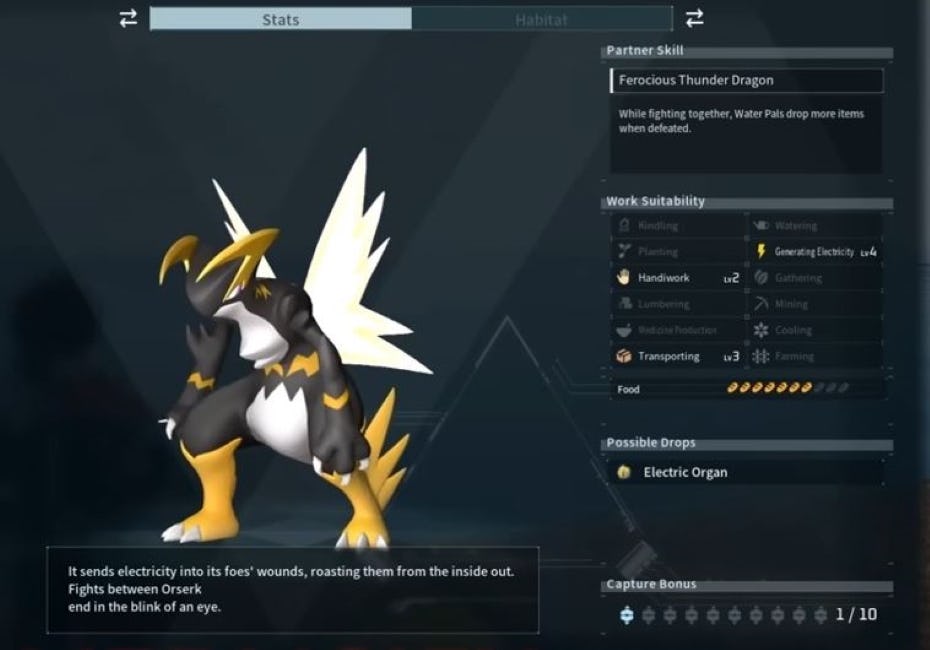Open the Habitat tab

(541, 19)
